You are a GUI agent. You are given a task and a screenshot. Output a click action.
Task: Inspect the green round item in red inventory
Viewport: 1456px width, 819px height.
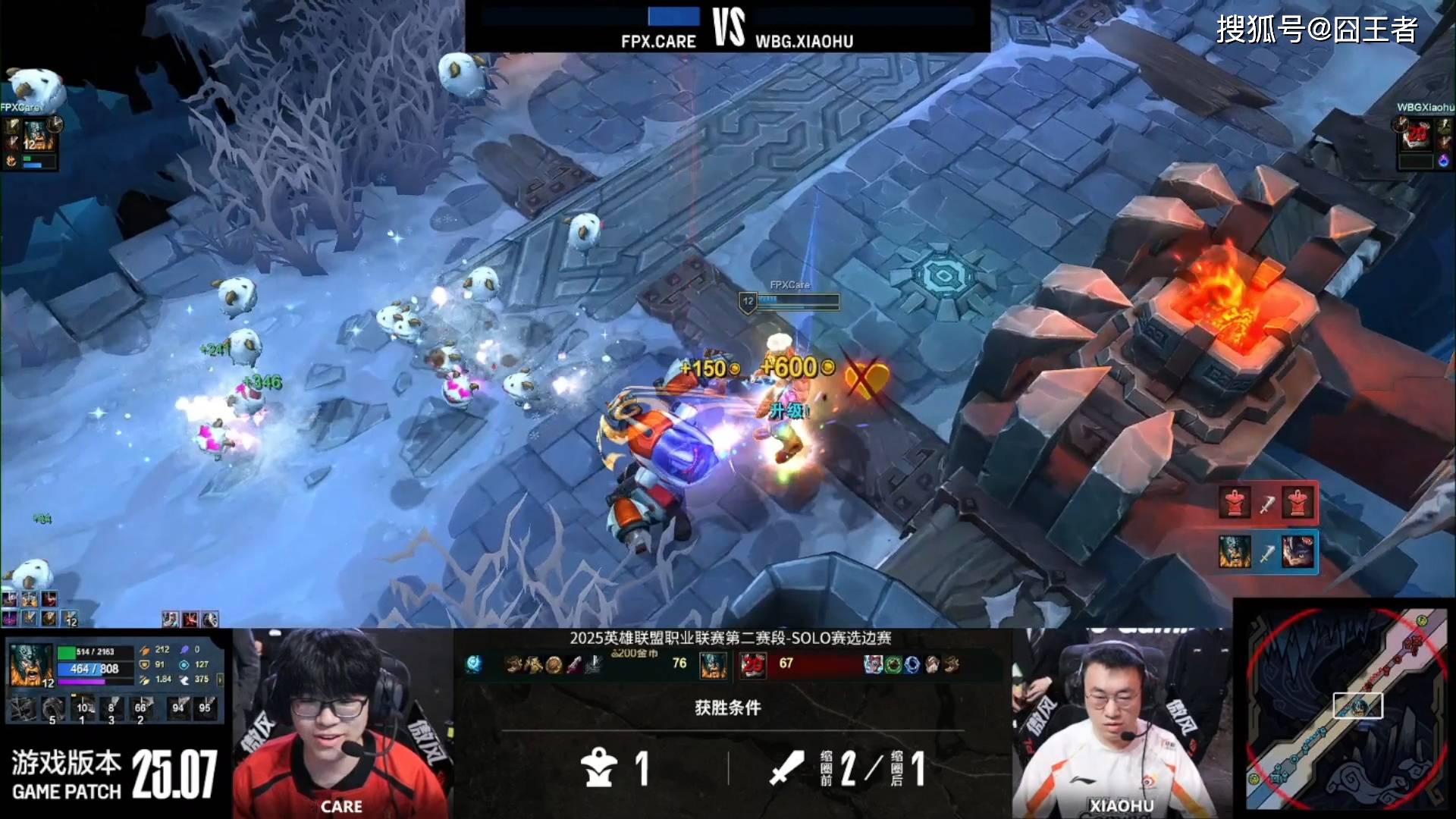coord(893,665)
